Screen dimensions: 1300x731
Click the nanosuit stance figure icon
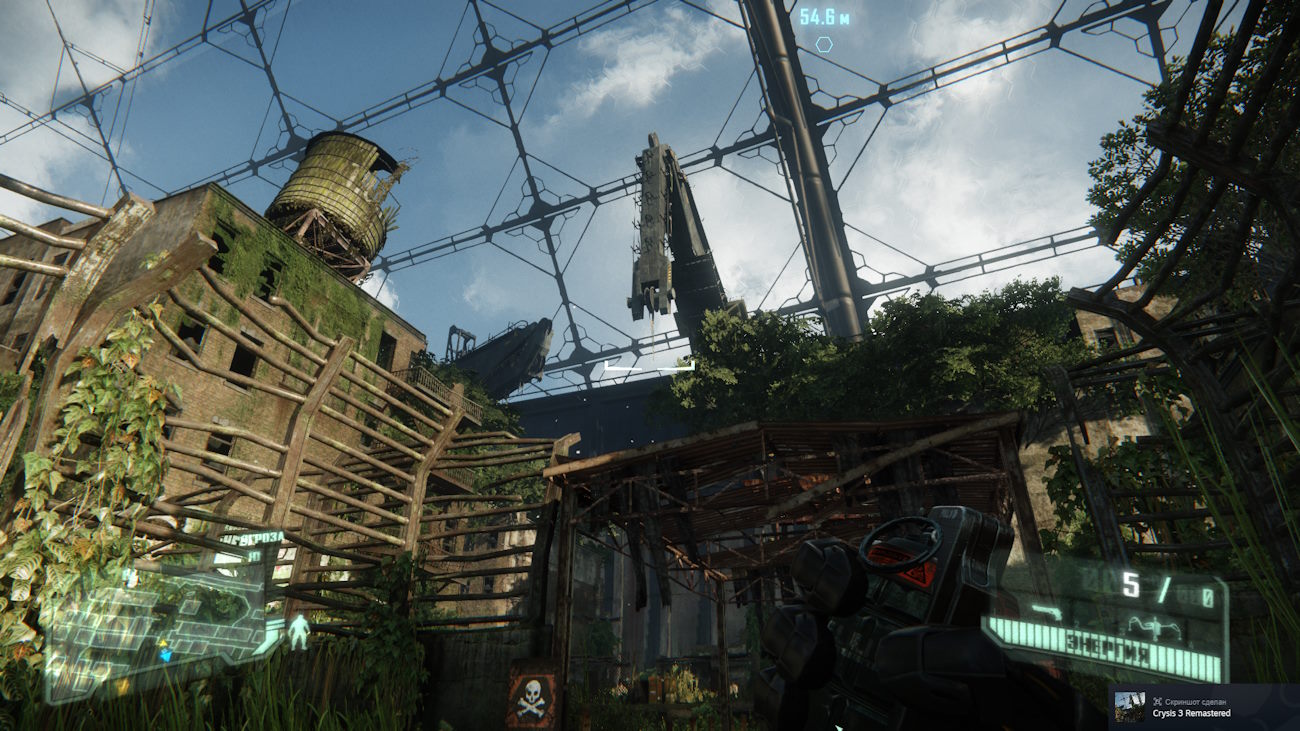click(x=298, y=632)
